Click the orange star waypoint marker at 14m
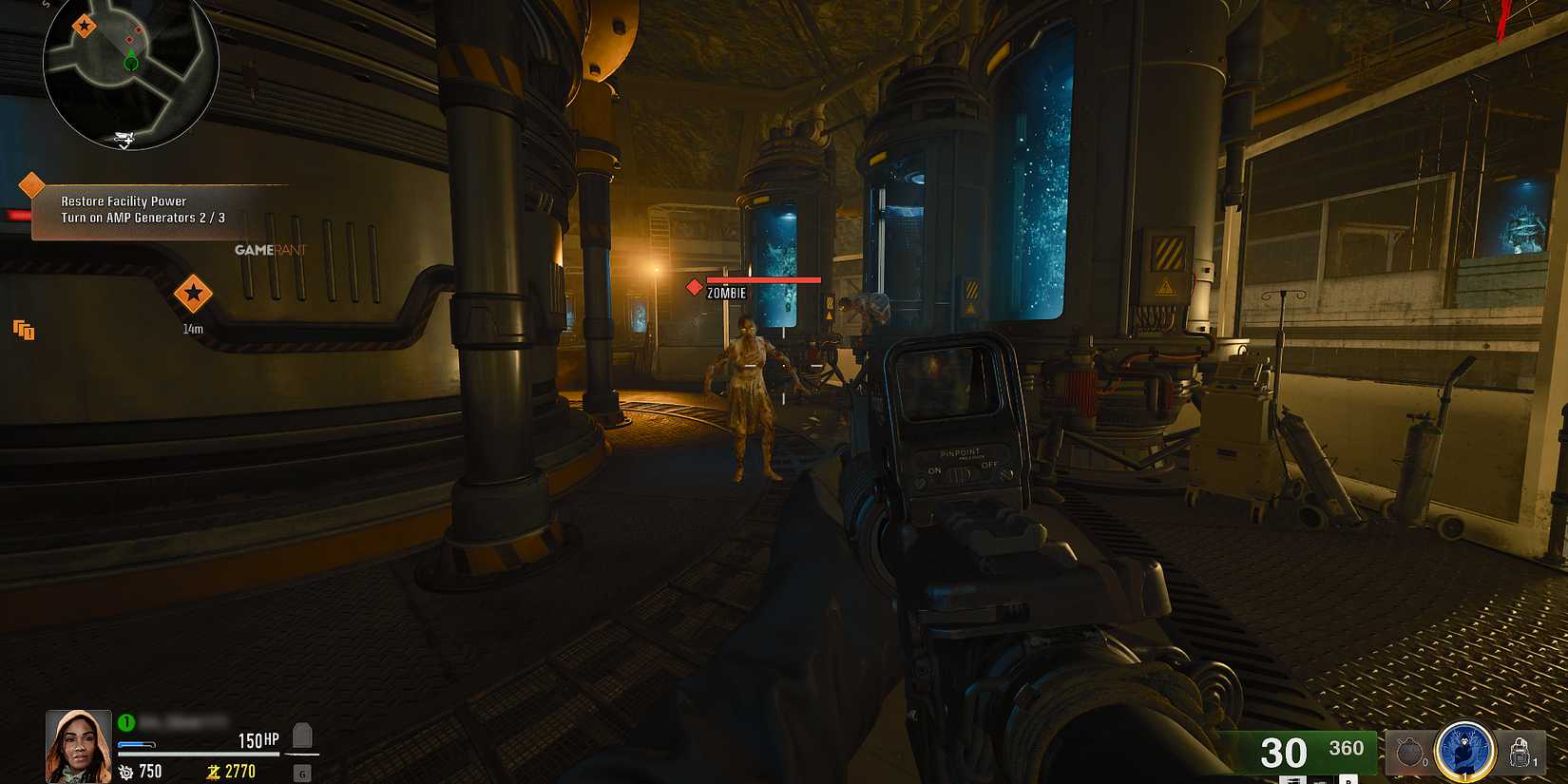 (x=195, y=295)
